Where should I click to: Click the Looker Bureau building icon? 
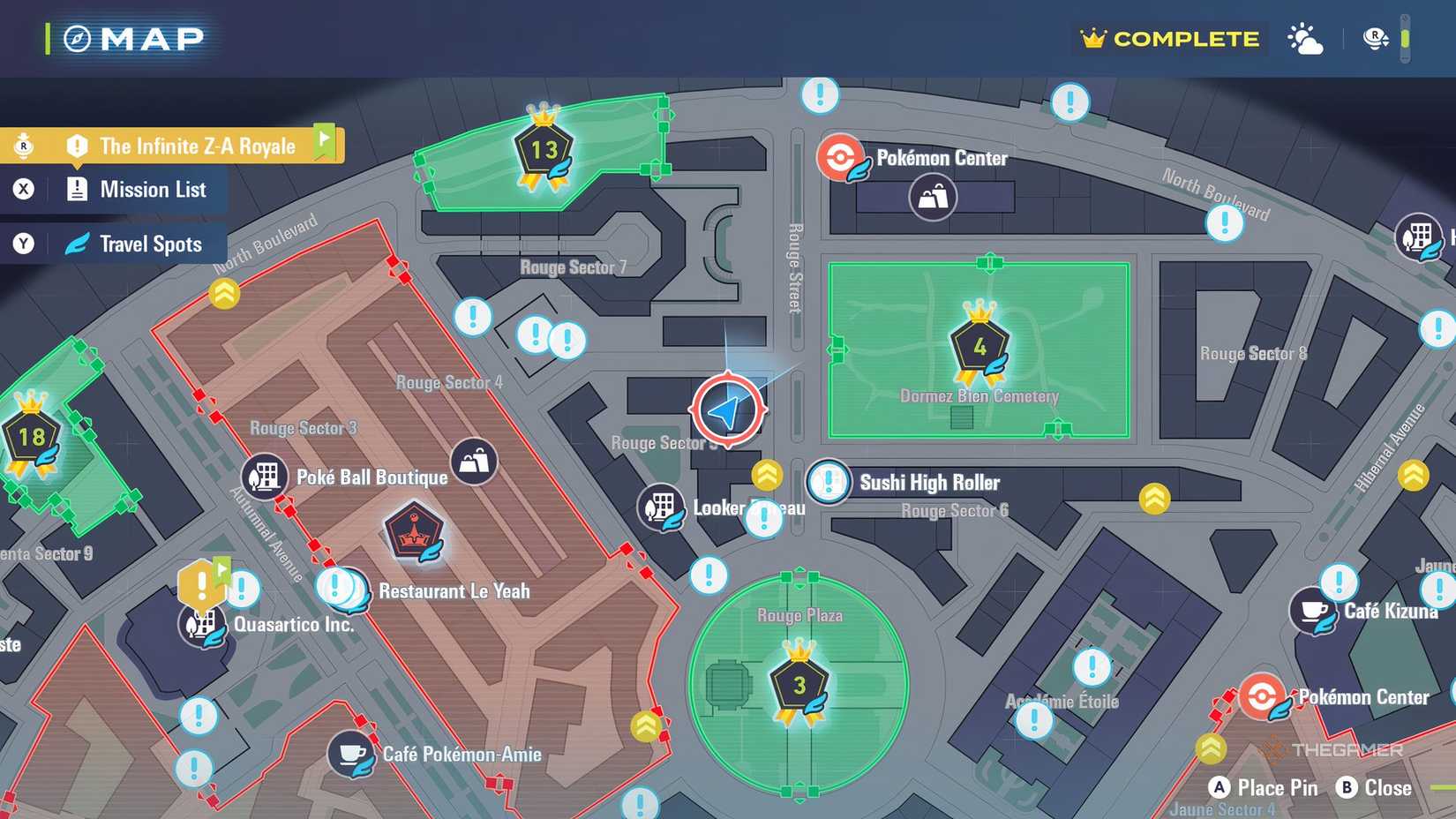point(662,508)
